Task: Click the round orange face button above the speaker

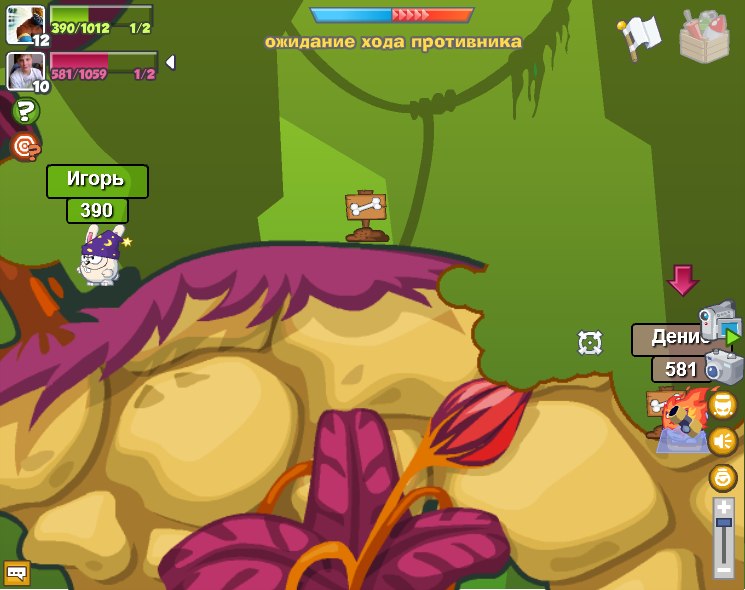Action: [x=722, y=404]
